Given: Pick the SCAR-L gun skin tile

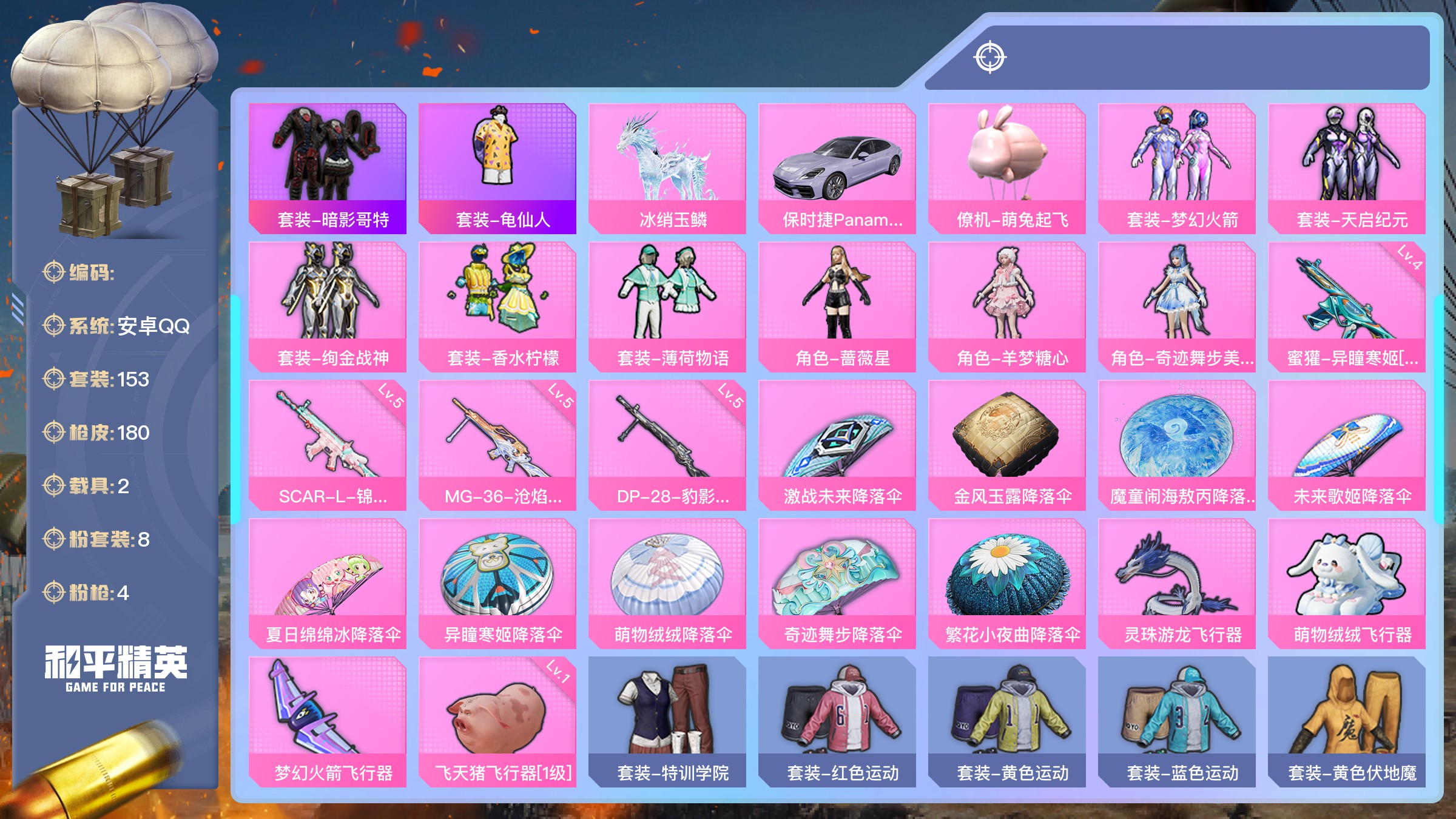Looking at the screenshot, I should [328, 445].
